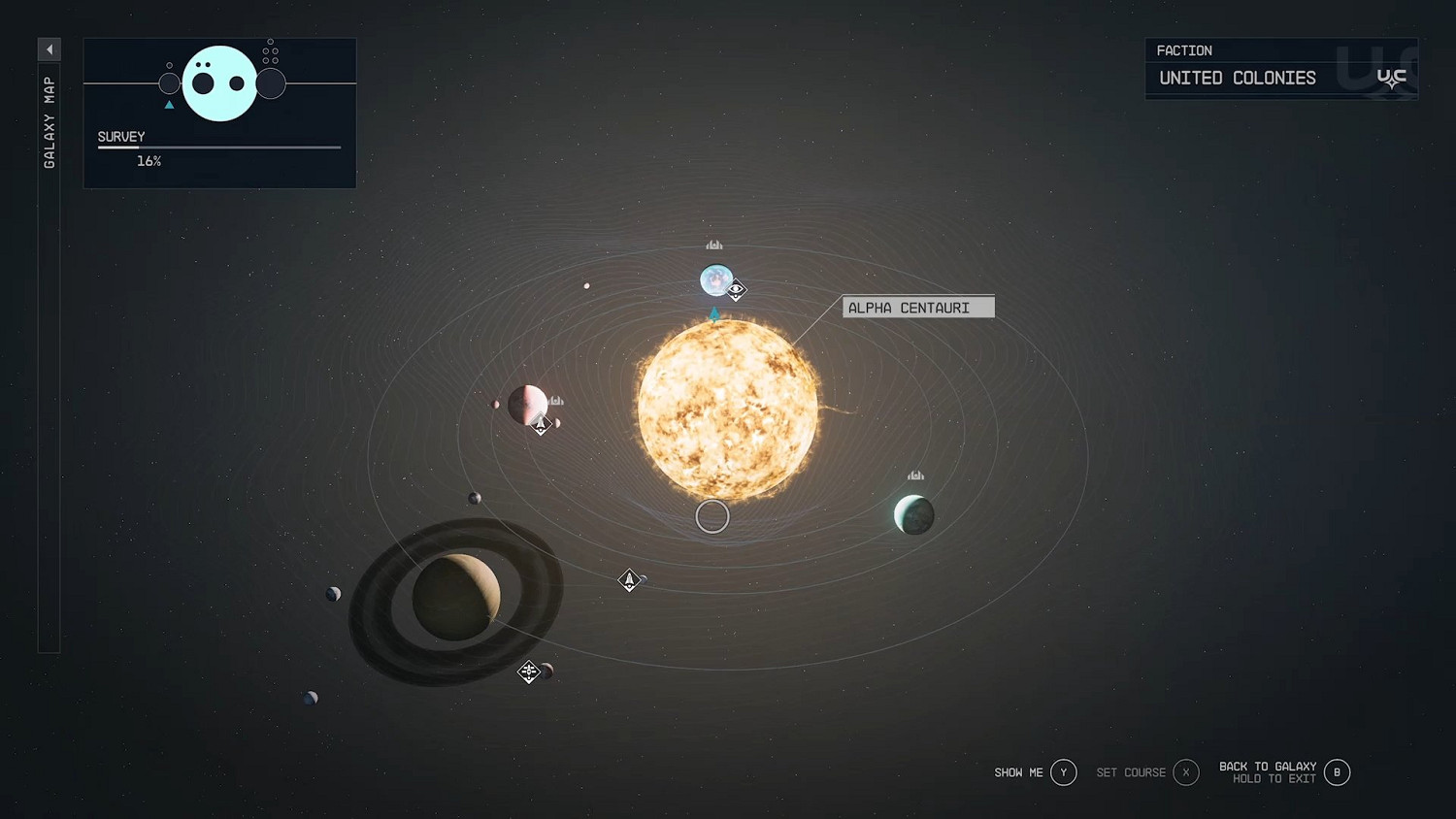Switch to the Galaxy Map sidebar tab
This screenshot has width=1456, height=819.
click(50, 116)
